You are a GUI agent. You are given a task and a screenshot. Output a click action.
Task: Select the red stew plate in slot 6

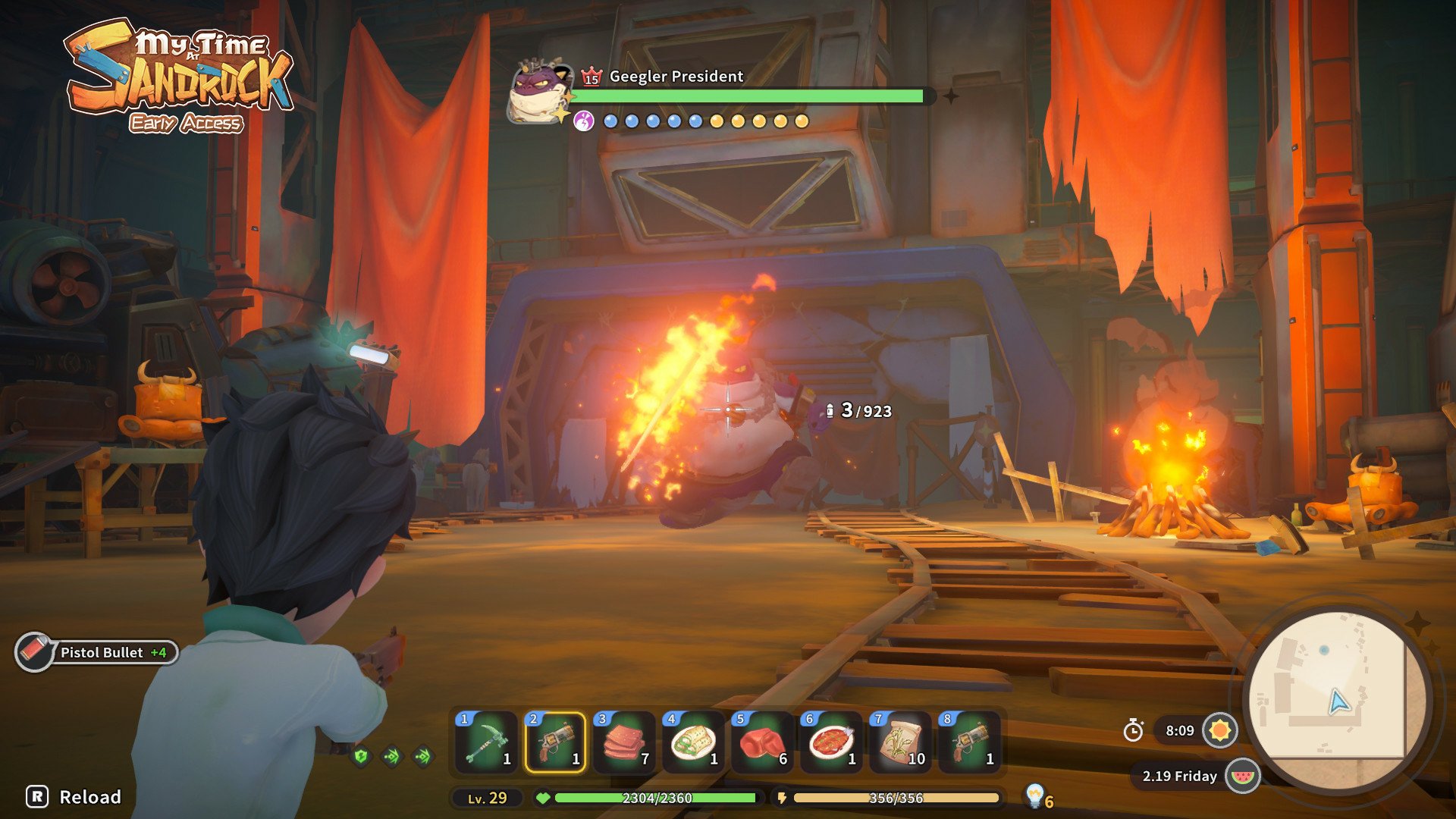click(831, 742)
